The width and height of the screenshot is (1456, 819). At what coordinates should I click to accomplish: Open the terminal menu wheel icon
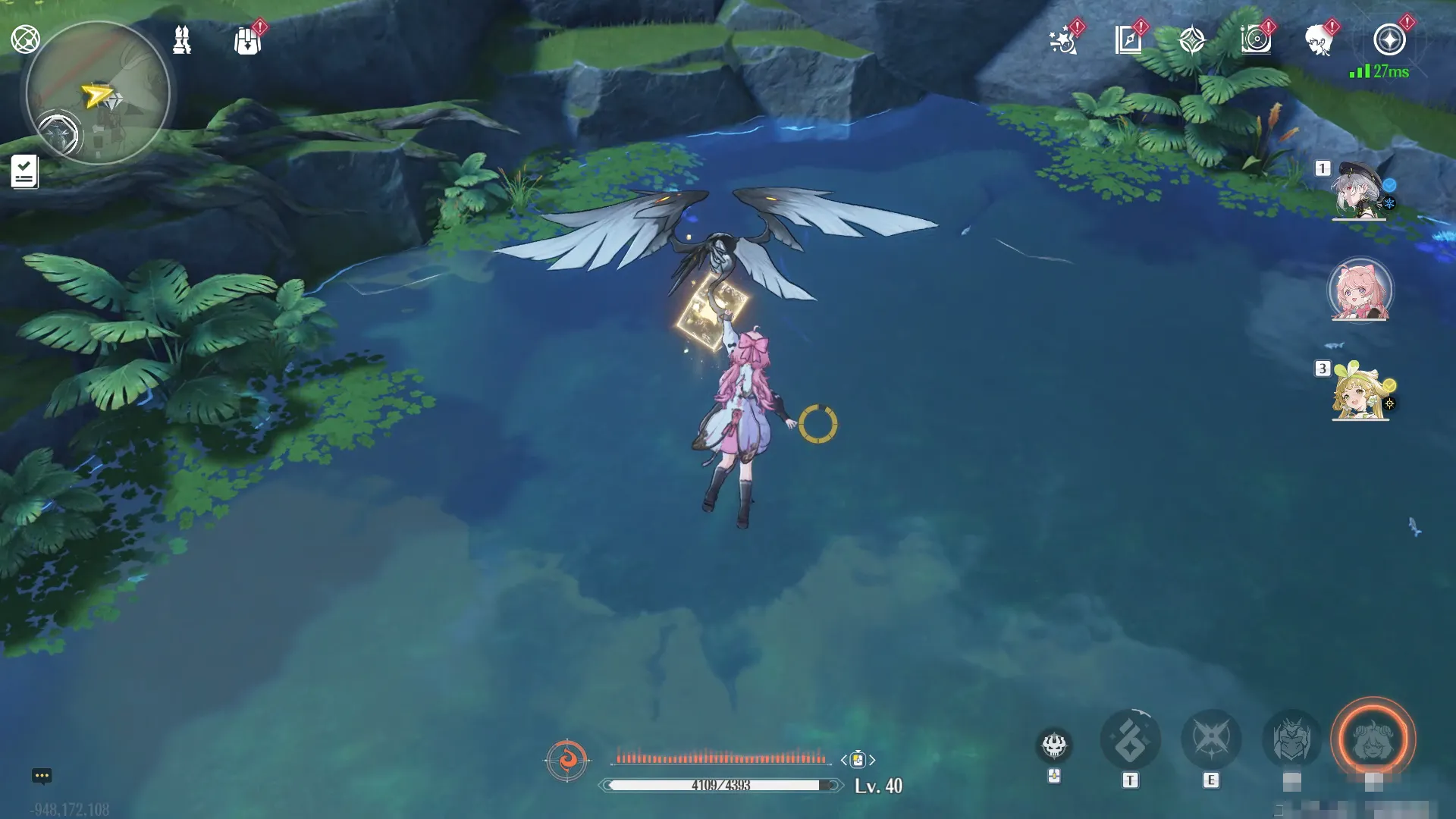[x=25, y=39]
